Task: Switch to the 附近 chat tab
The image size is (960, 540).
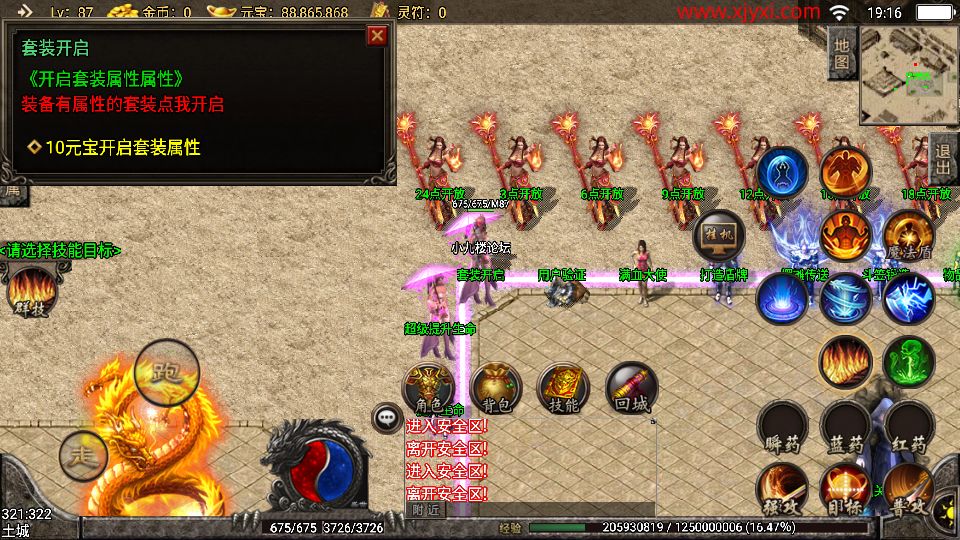Action: click(x=425, y=509)
